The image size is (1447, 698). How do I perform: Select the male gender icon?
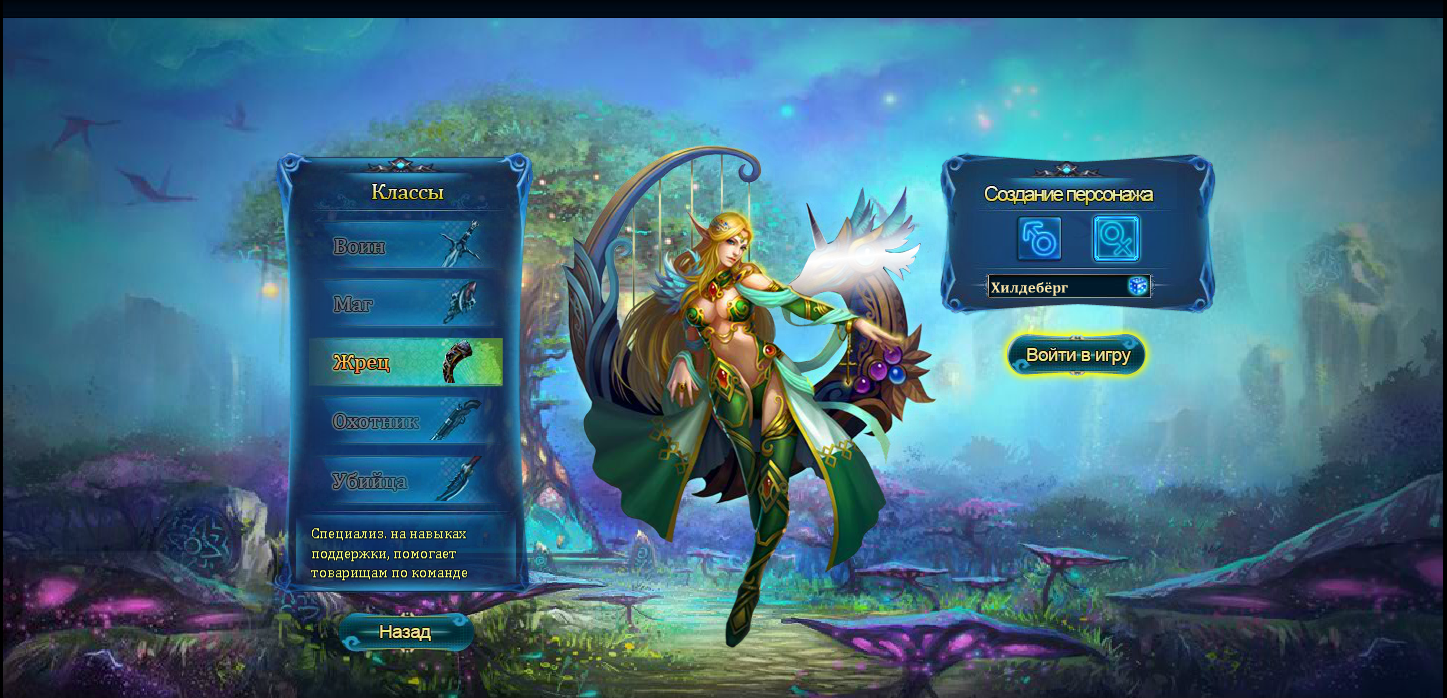point(1039,239)
